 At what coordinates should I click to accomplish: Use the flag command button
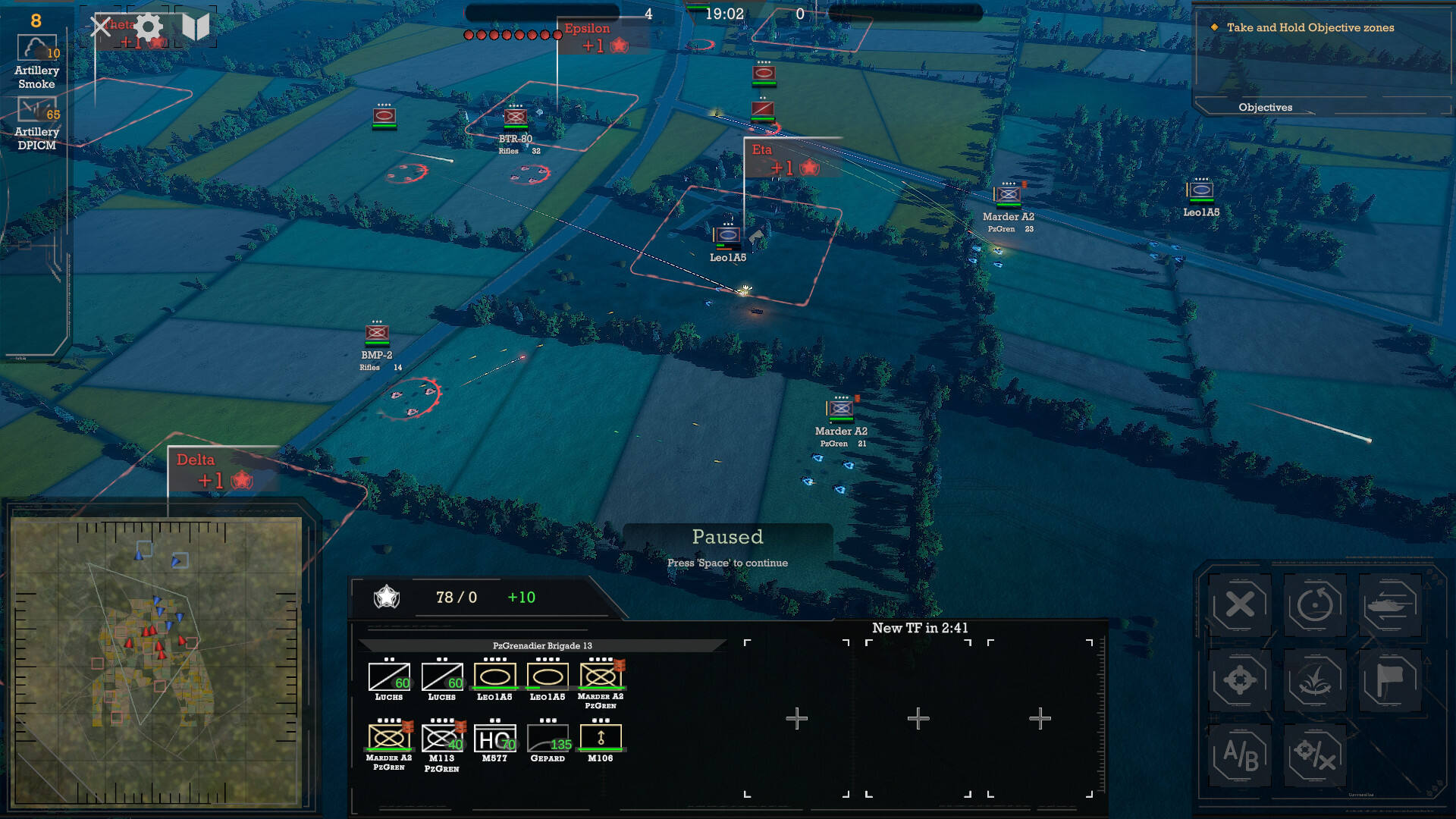[x=1390, y=680]
